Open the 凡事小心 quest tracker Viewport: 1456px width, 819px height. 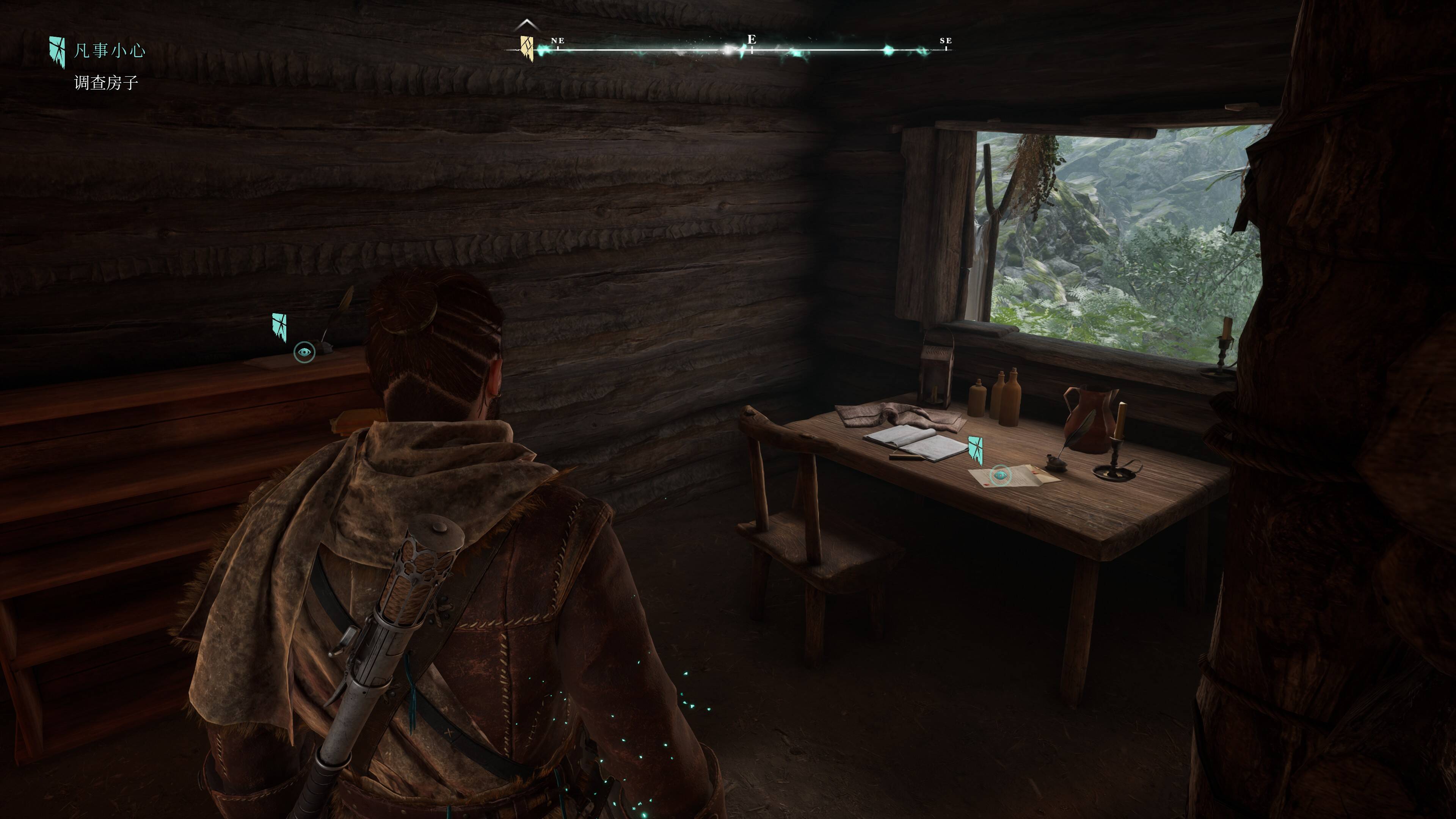109,51
